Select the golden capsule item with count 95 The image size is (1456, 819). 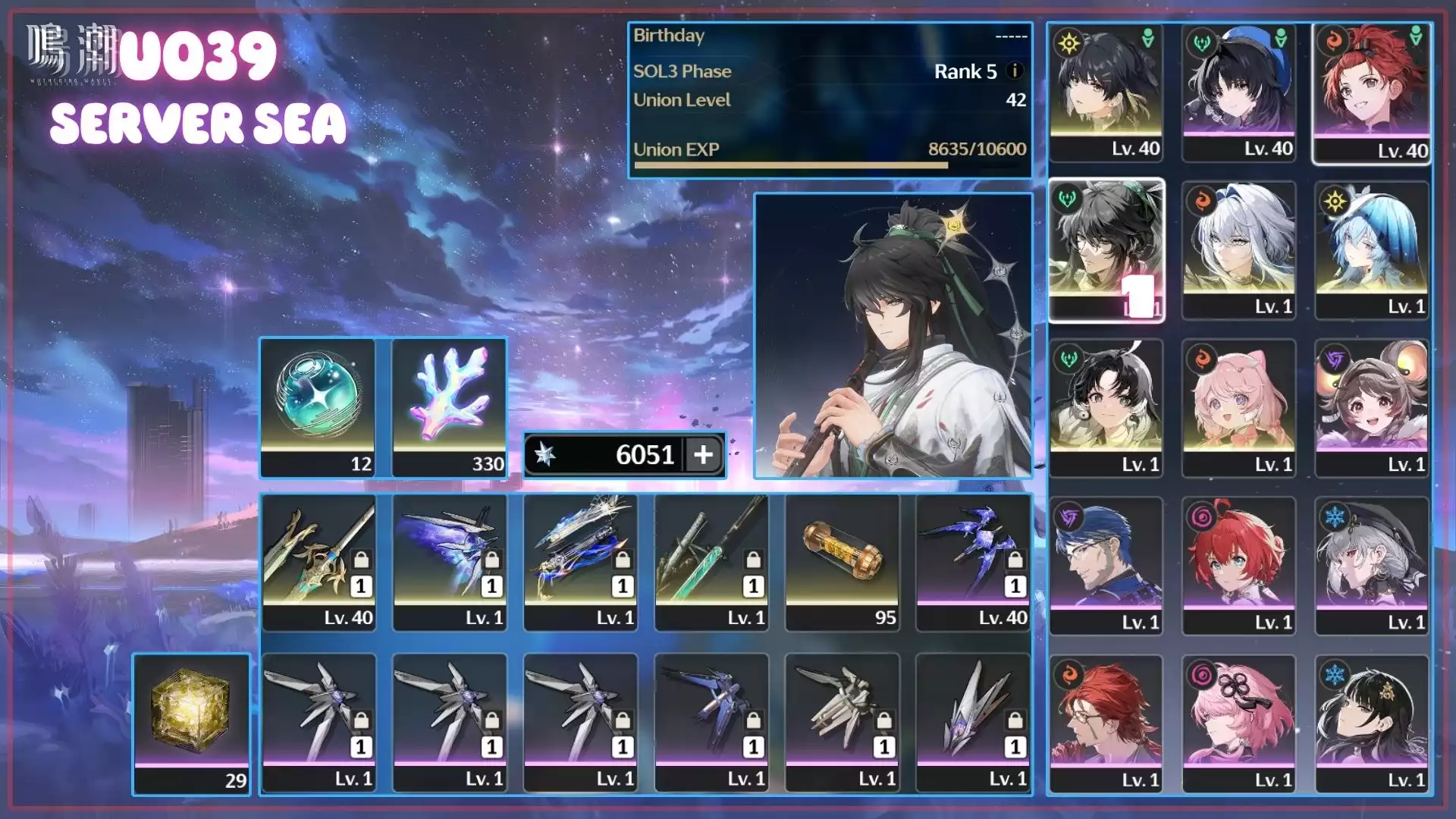coord(842,562)
